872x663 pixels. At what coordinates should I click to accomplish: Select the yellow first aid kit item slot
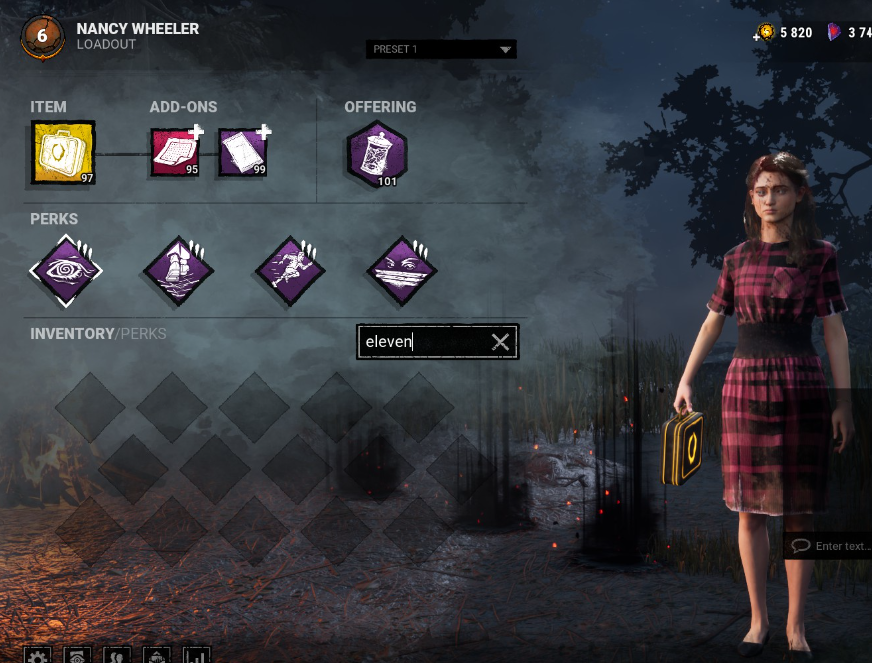tap(63, 153)
